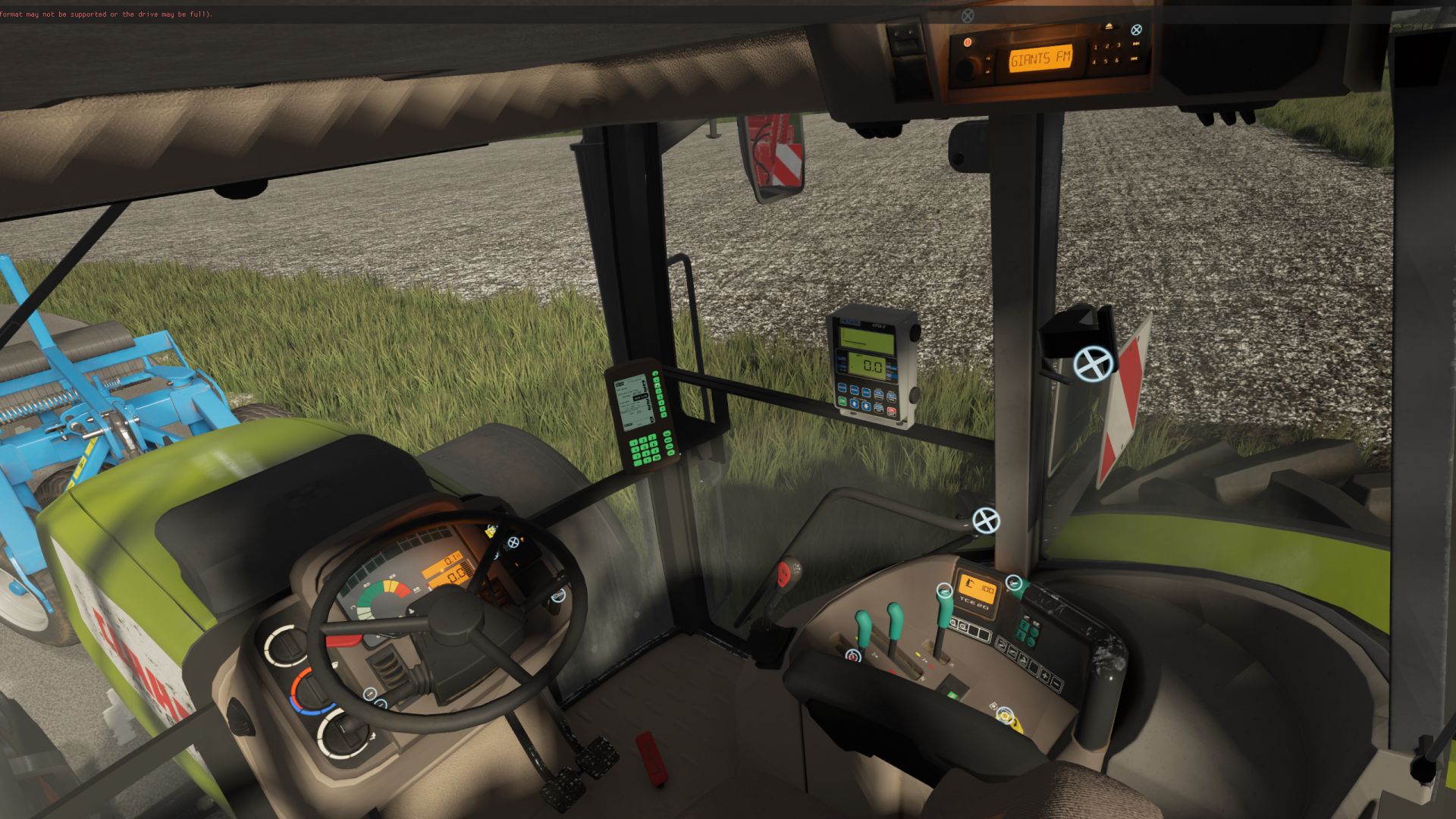Screen dimensions: 1456x819
Task: Click the circle marker beside the GIANTS FM radio
Action: (x=1136, y=30)
